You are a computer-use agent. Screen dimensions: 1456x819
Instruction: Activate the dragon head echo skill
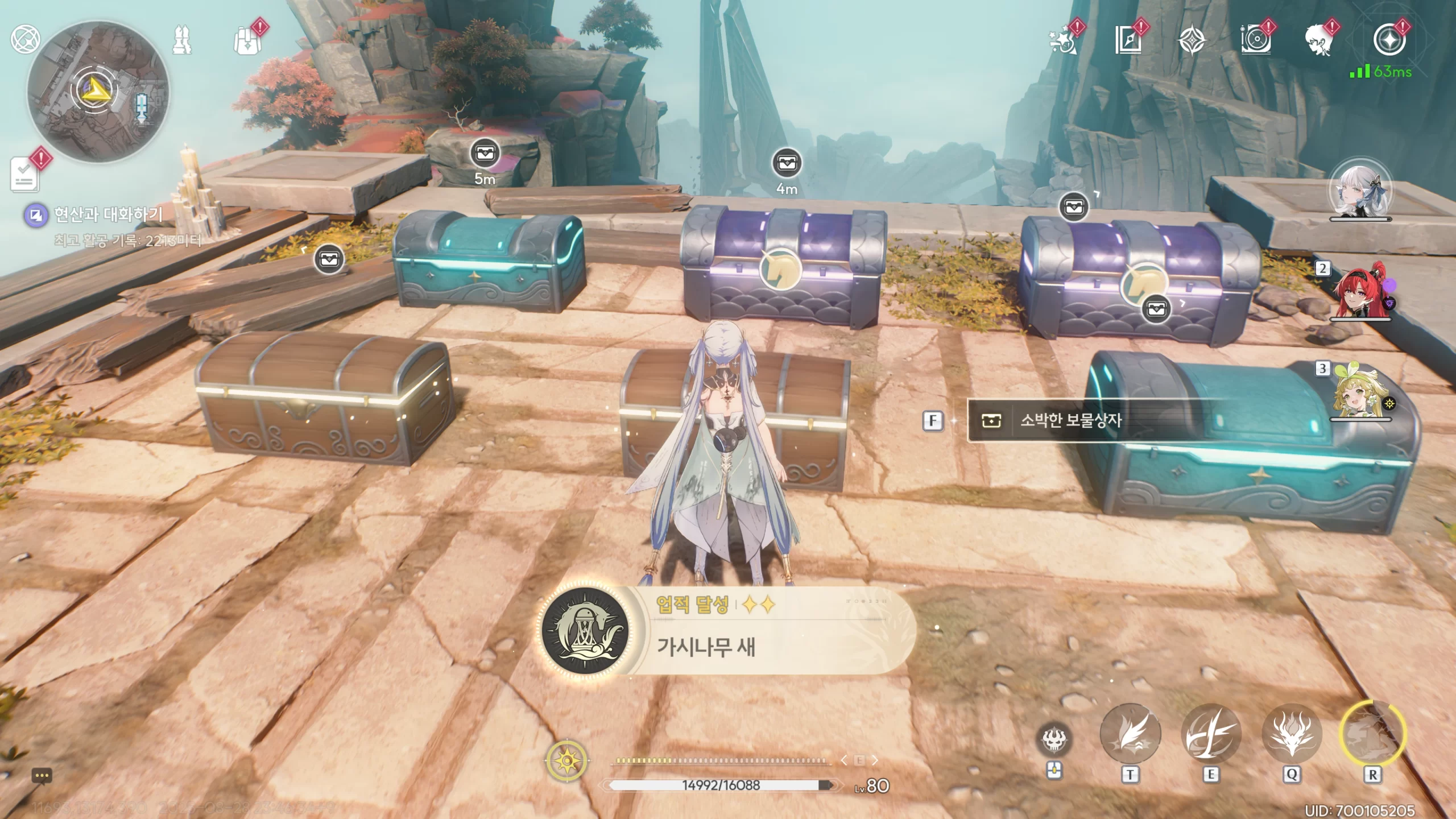coord(1291,735)
